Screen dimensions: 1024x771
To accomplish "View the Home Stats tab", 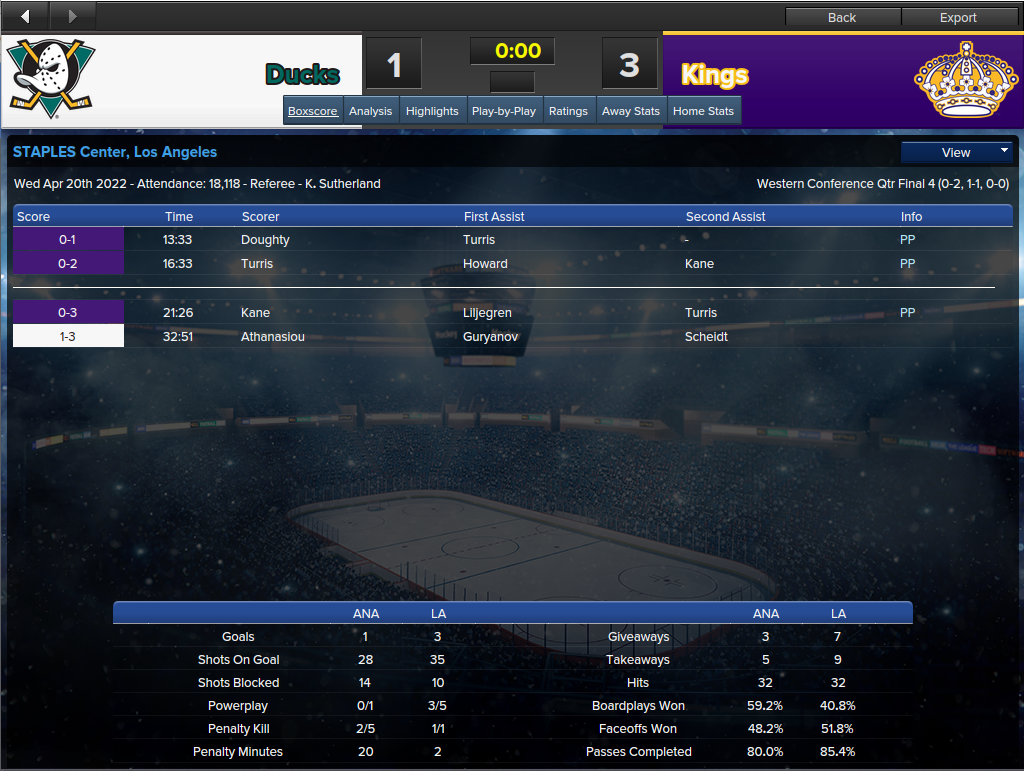I will pyautogui.click(x=703, y=111).
